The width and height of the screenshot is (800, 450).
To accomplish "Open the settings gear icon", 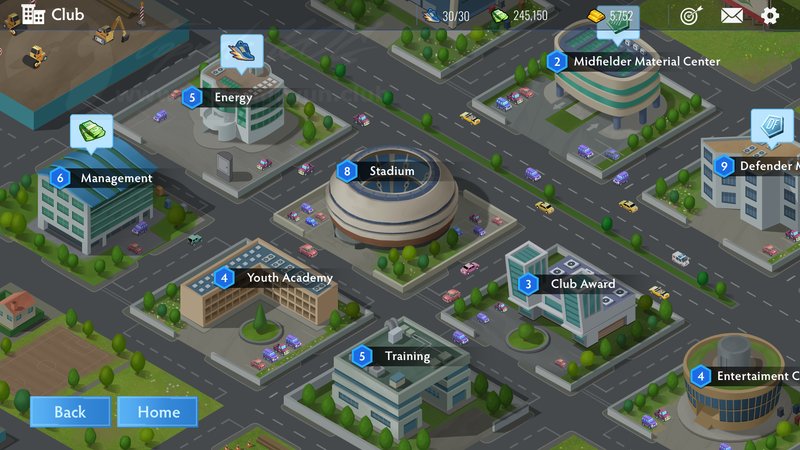I will pyautogui.click(x=770, y=16).
